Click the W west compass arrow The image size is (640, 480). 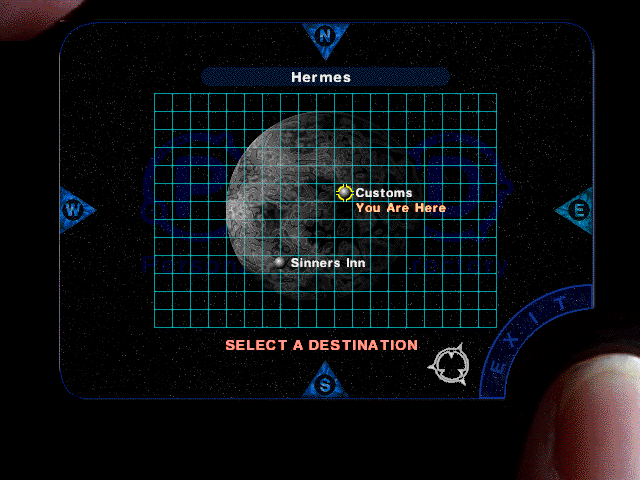point(74,210)
